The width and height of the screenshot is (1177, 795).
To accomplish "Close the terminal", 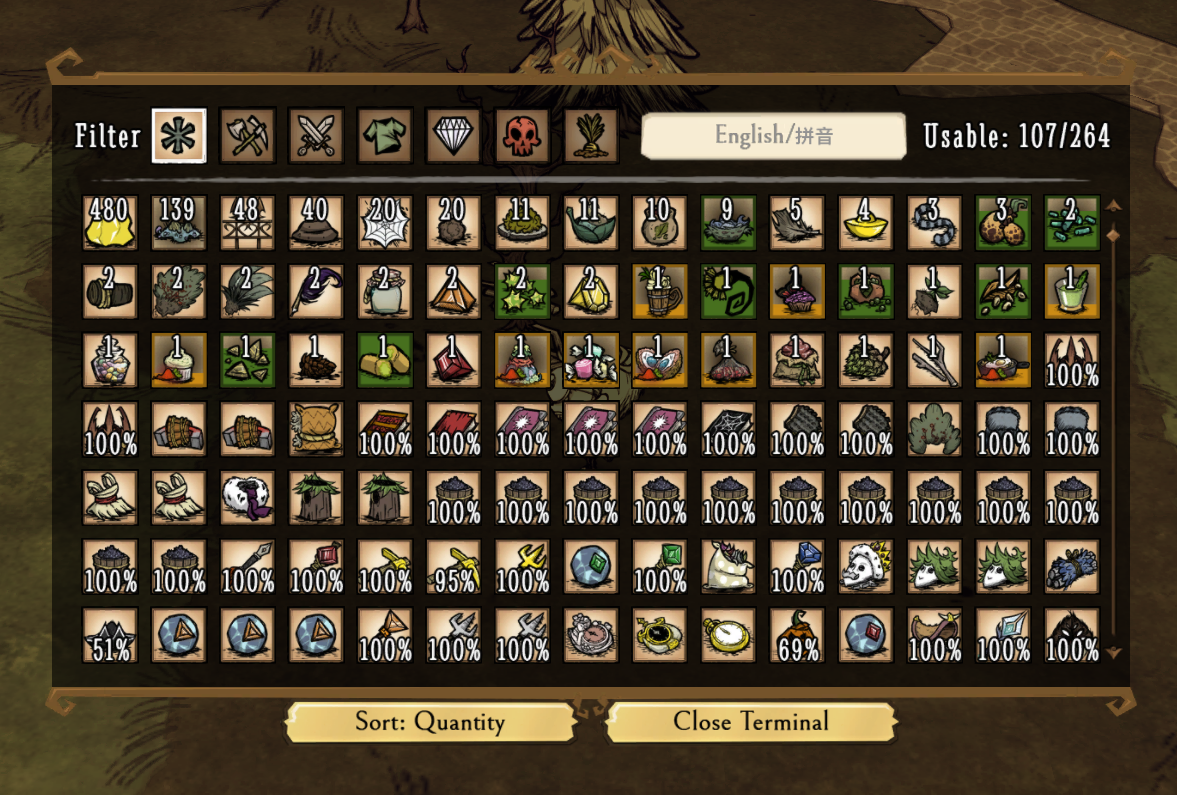I will tap(751, 722).
